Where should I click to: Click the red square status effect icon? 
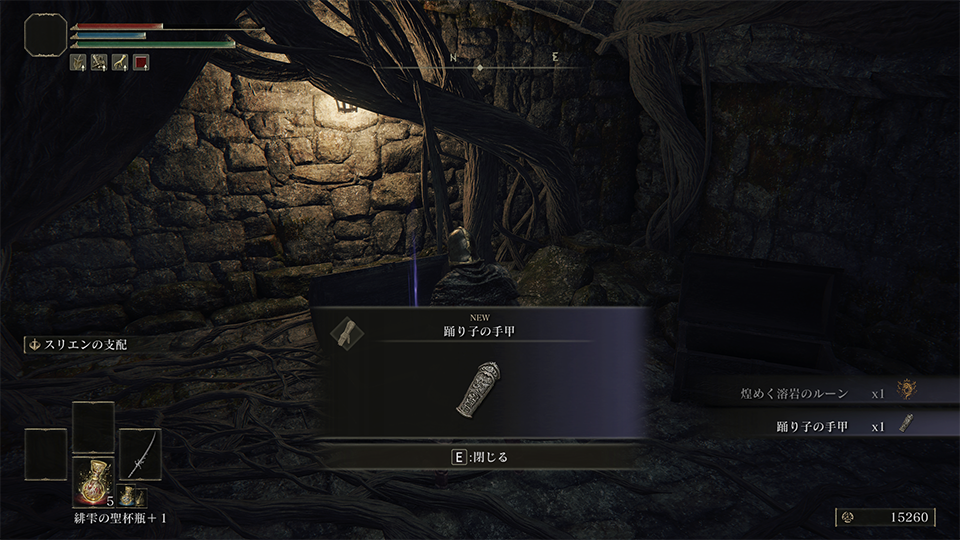click(x=140, y=62)
